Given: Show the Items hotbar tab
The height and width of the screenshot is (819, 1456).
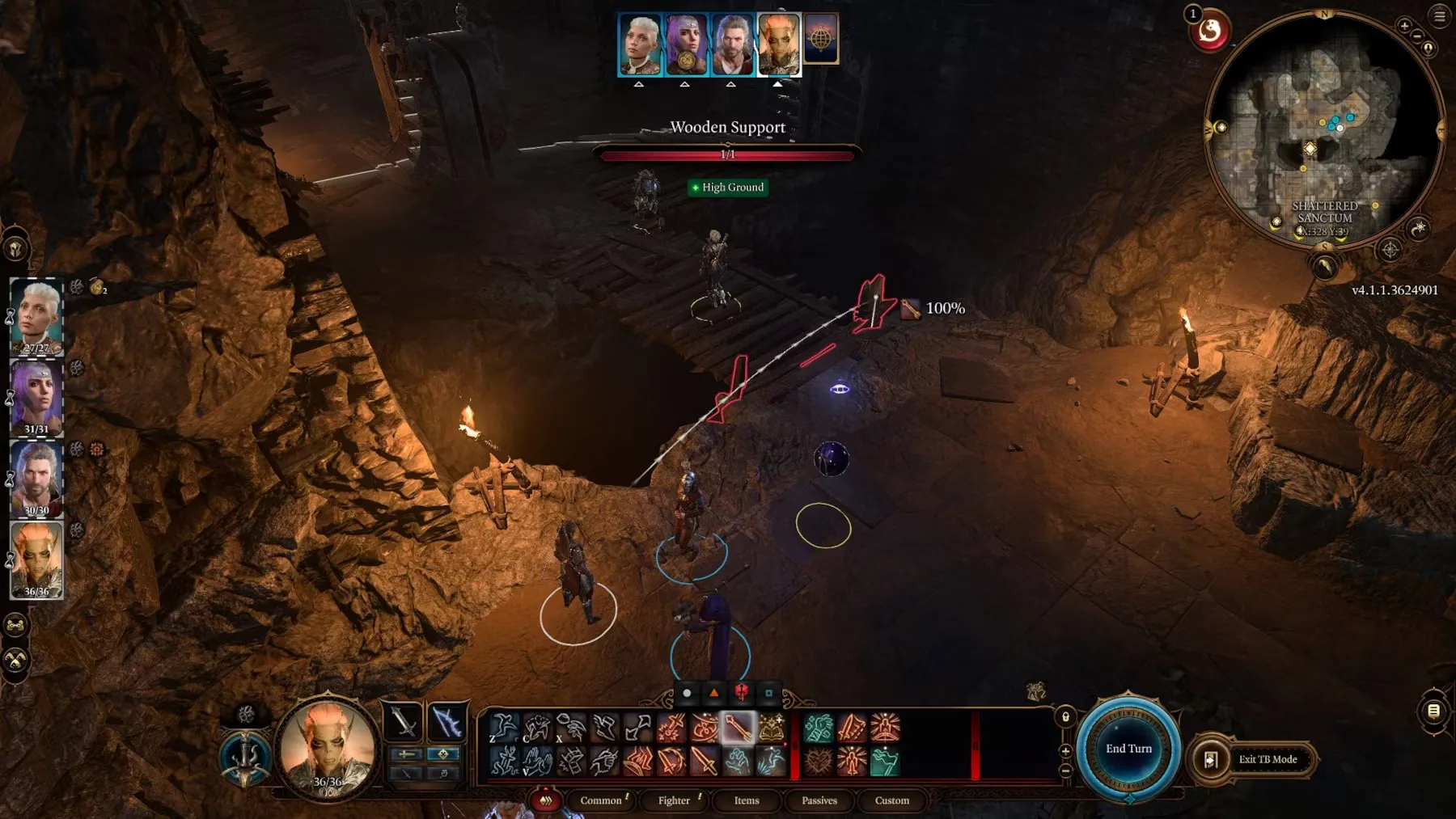Looking at the screenshot, I should pyautogui.click(x=747, y=800).
